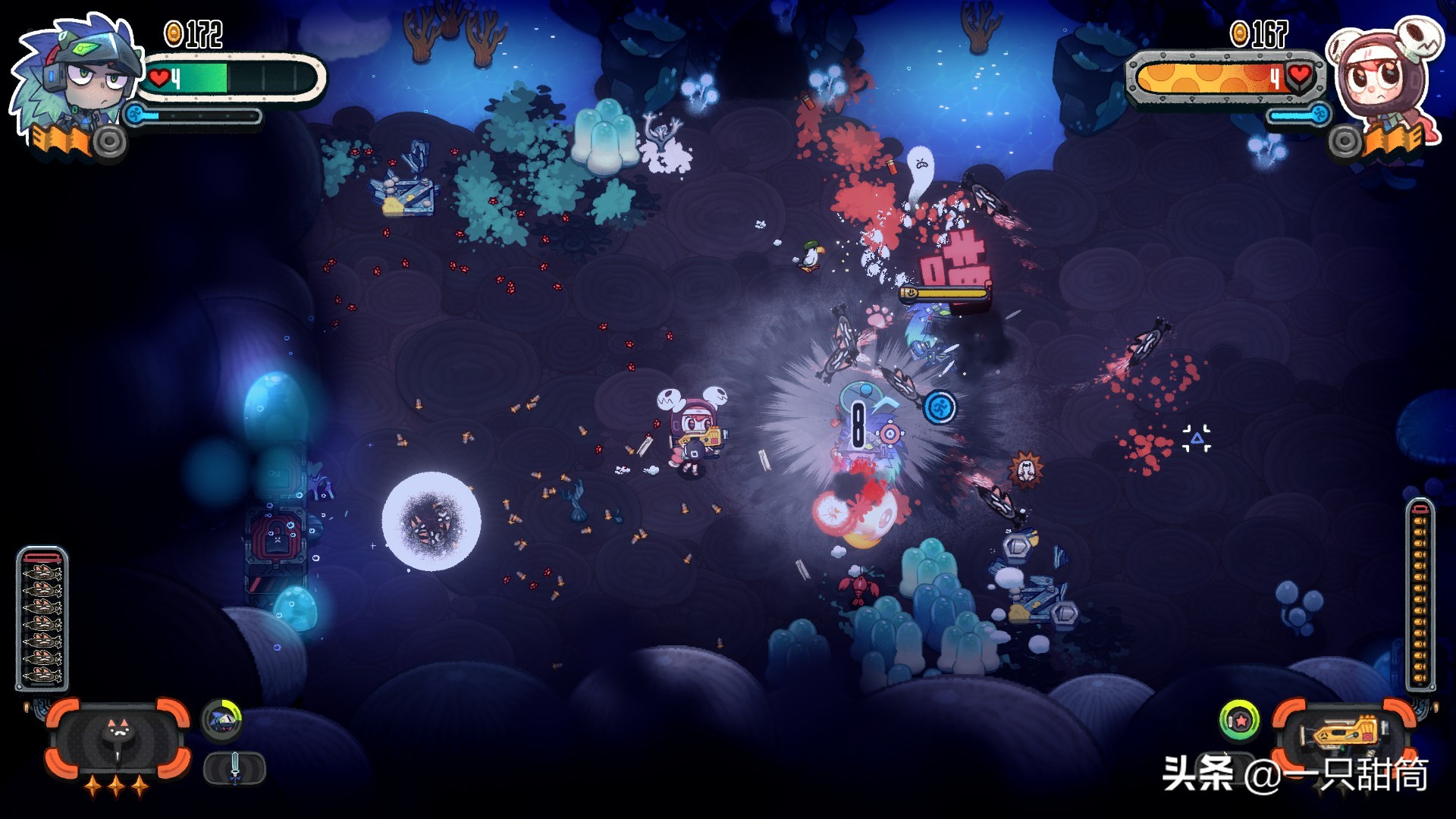Select the black cat weapon slot

point(118,737)
